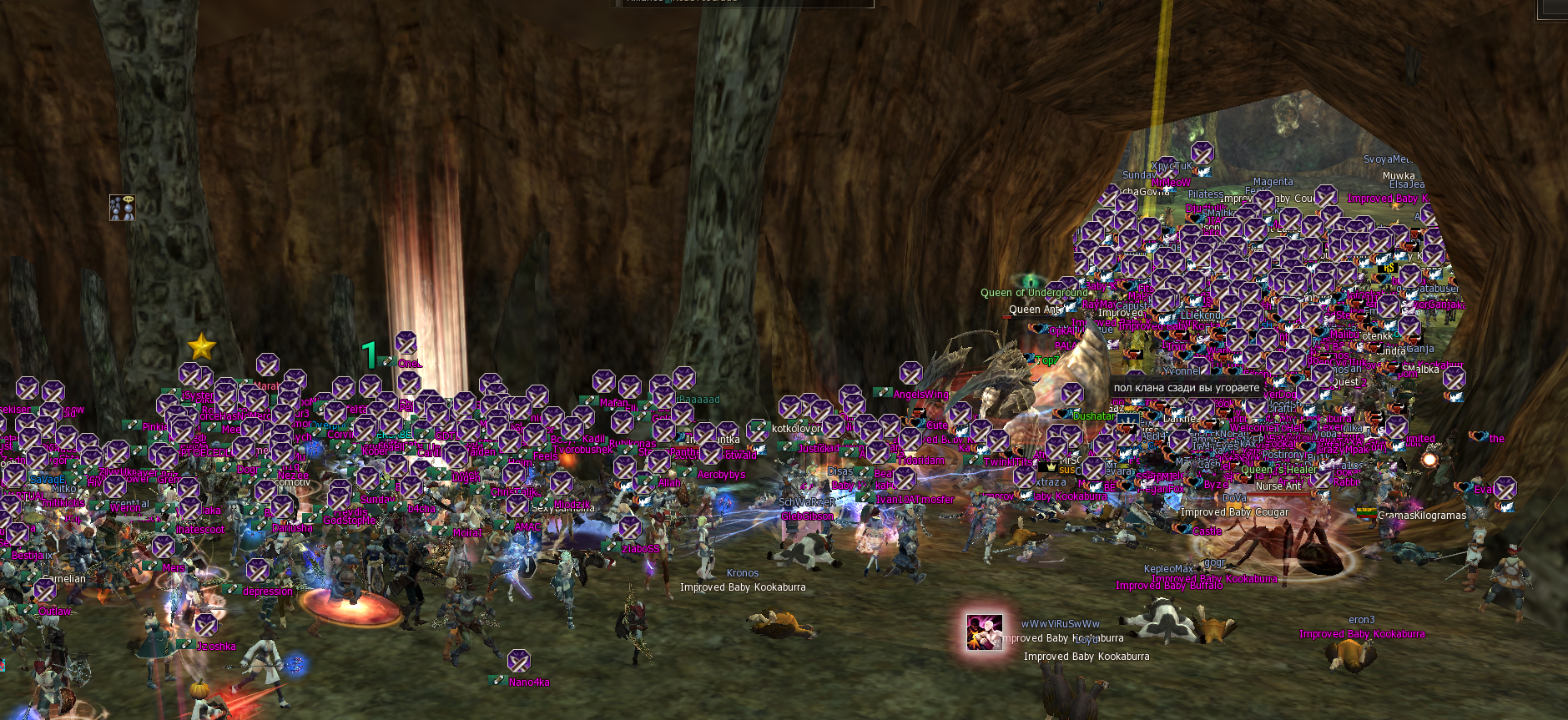Open the party chat people icon

click(122, 208)
